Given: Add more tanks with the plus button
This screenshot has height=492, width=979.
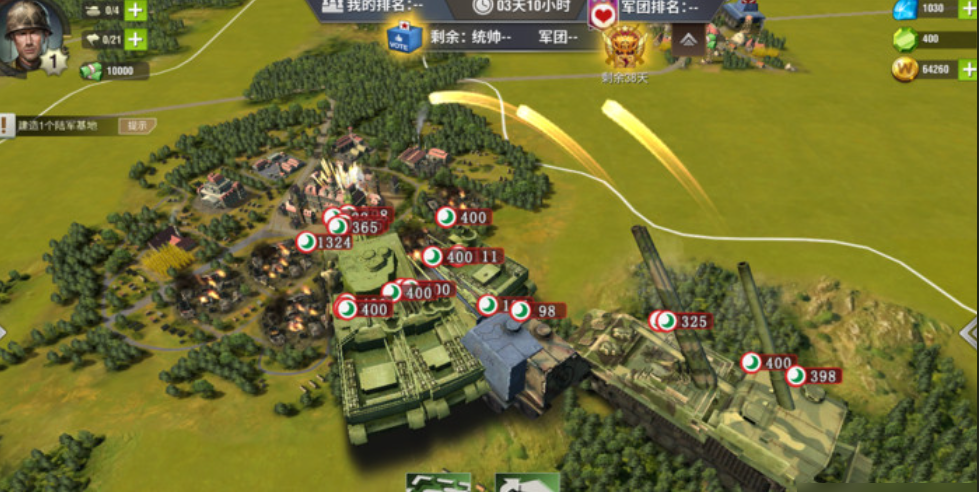Looking at the screenshot, I should pos(135,11).
